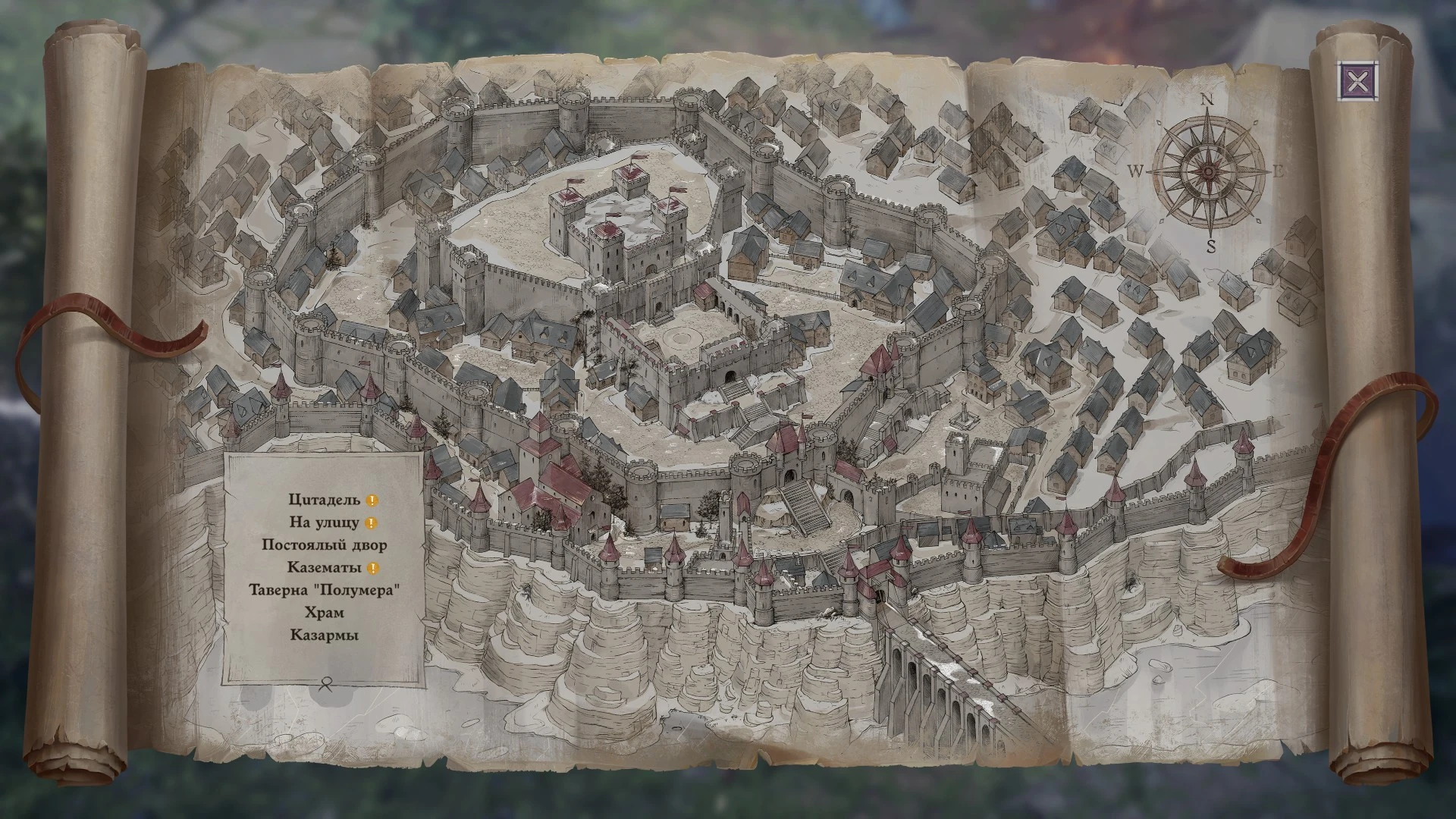The image size is (1456, 819).
Task: Select the На улицу destination
Action: pos(324,522)
